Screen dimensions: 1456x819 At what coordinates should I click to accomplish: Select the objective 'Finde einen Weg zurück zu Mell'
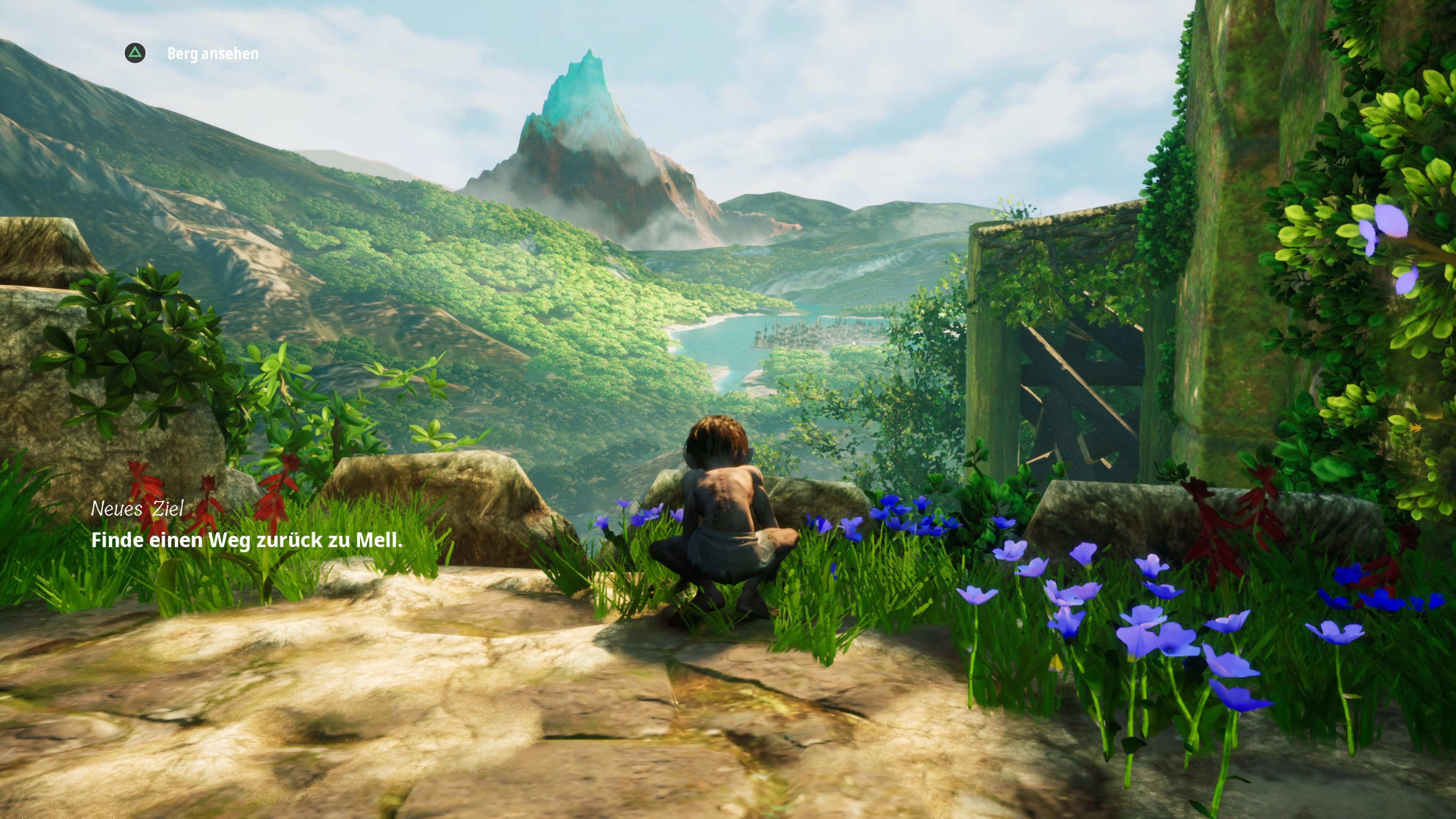coord(246,540)
